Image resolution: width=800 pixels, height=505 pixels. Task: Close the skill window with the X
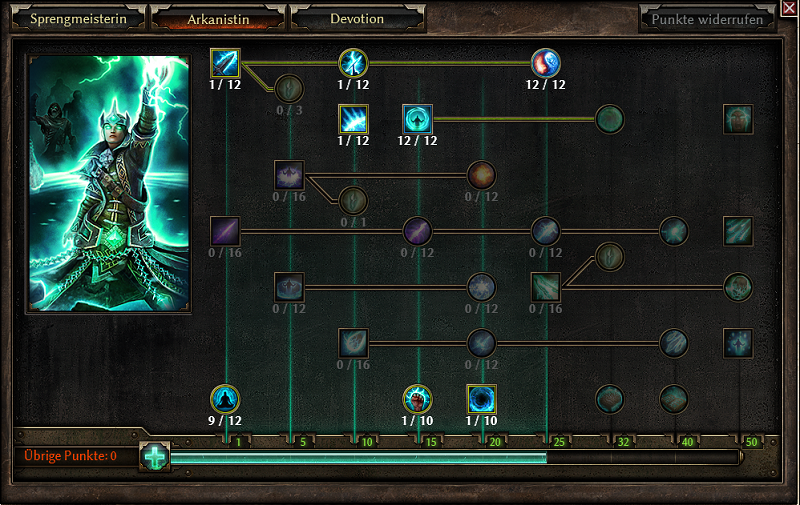click(789, 8)
